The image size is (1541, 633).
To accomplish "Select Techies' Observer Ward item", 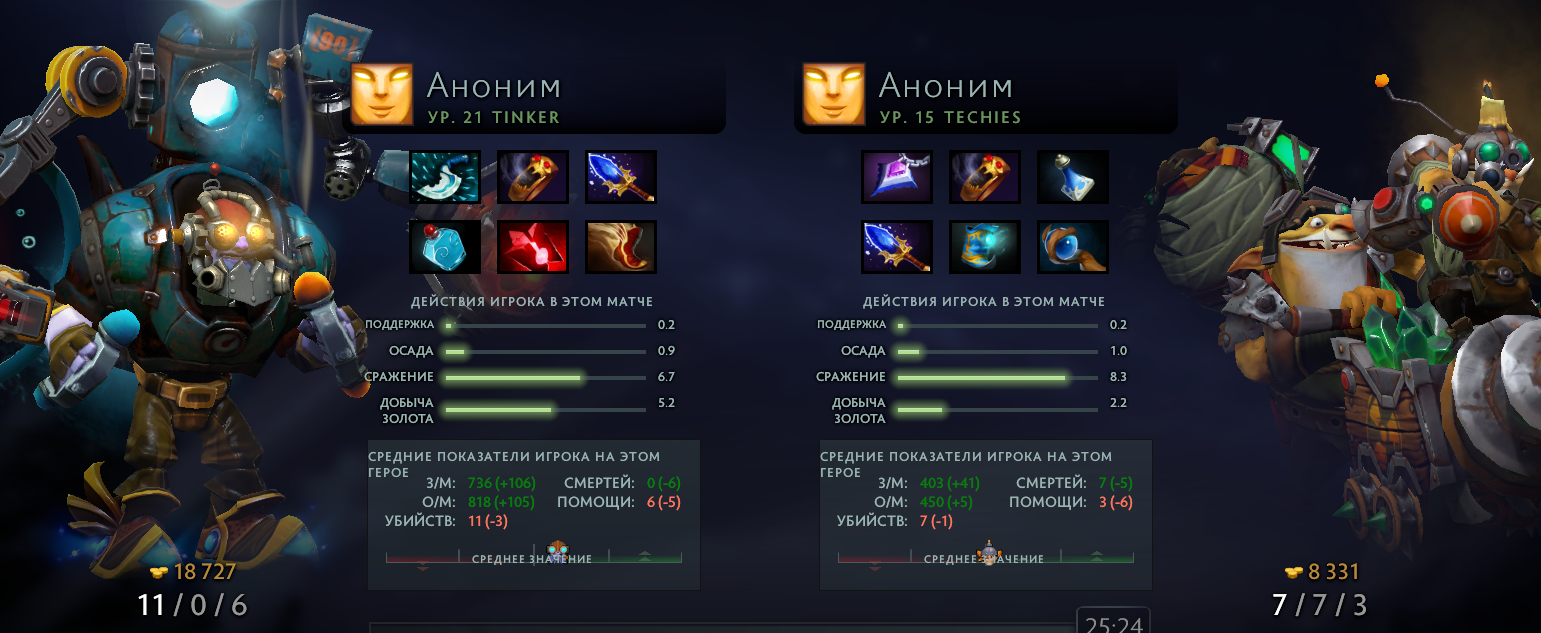I will (1073, 247).
